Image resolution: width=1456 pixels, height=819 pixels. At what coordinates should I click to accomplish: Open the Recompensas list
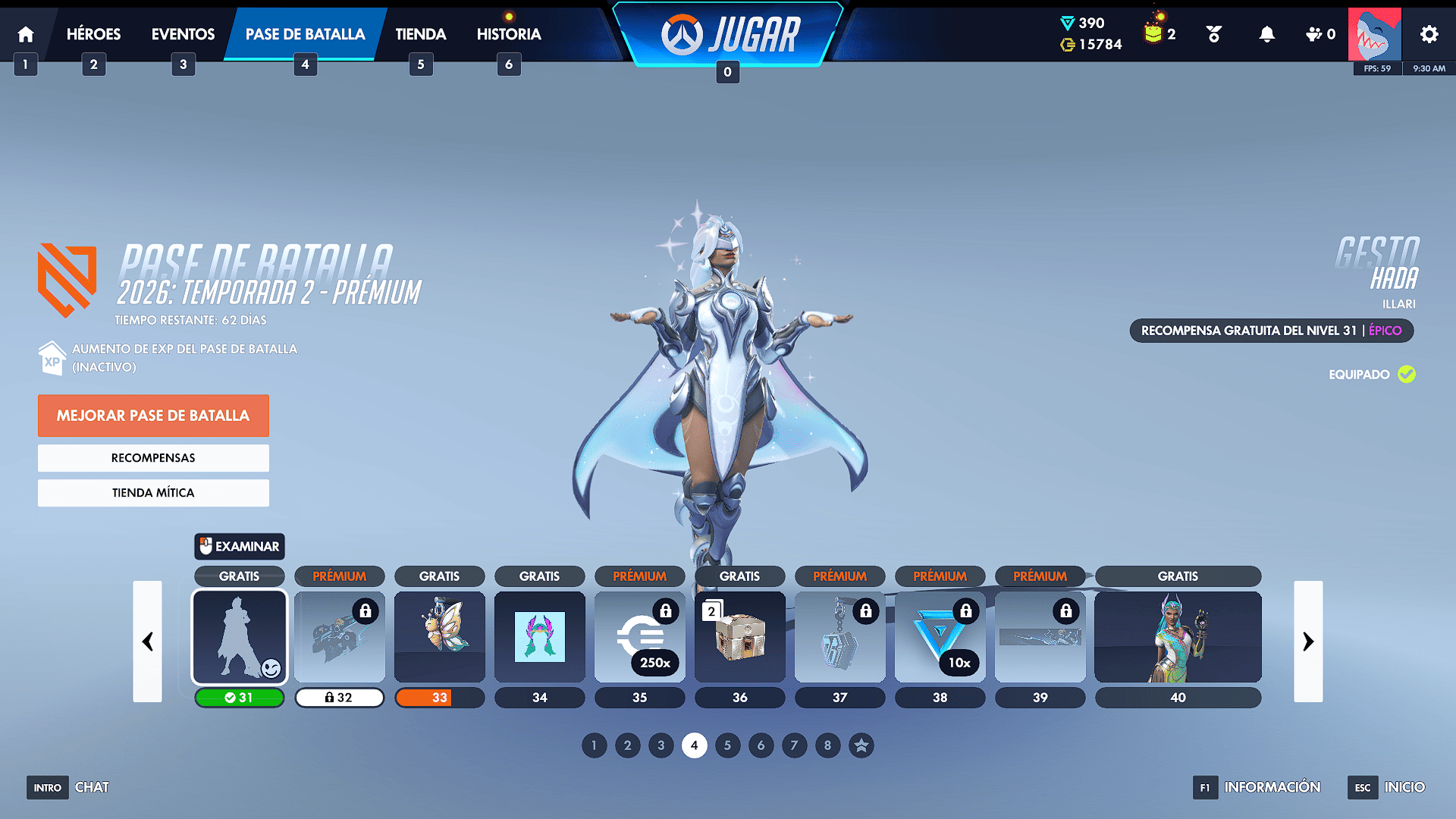(x=153, y=458)
